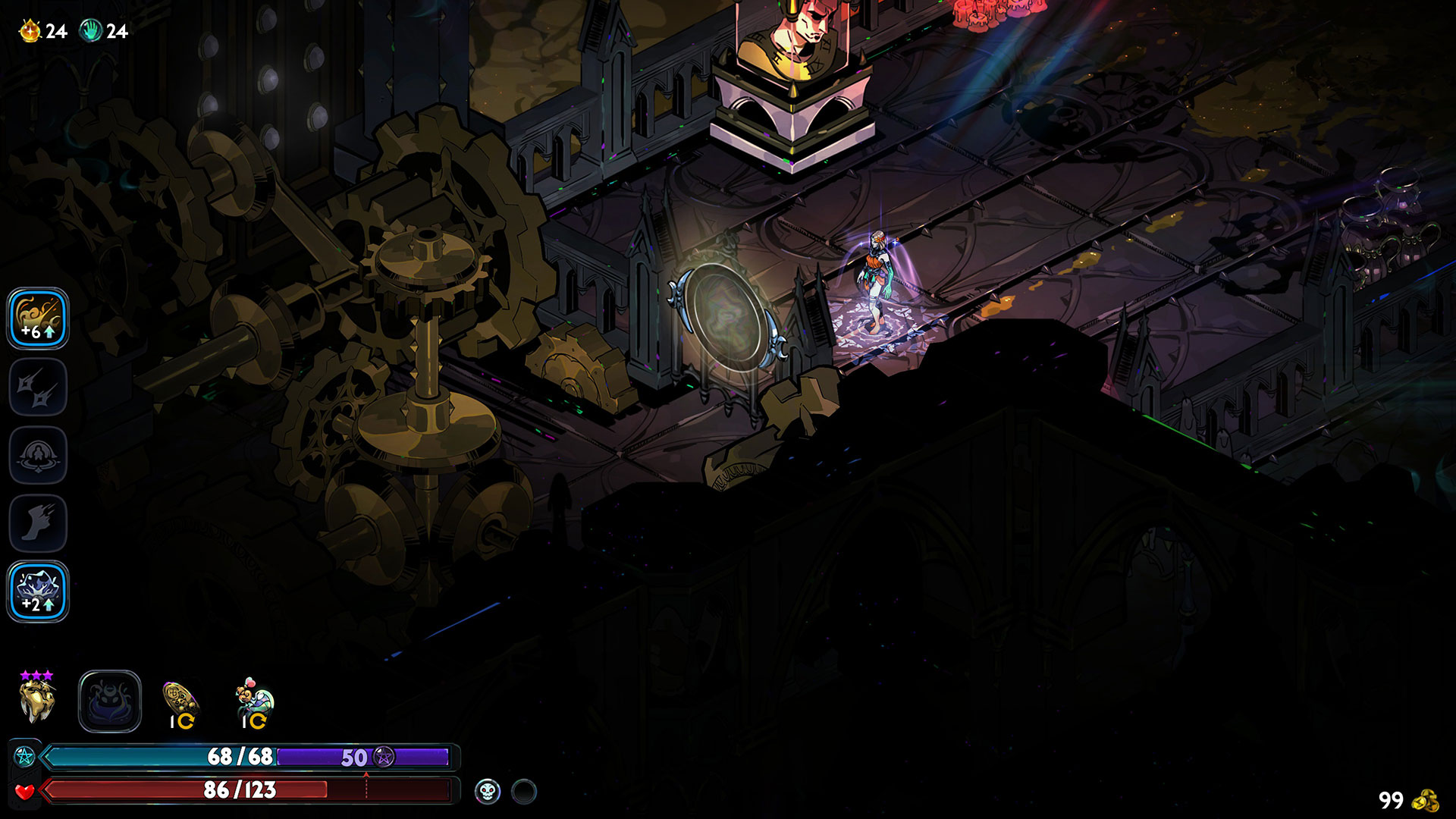Select the empty moon Hex slot

(x=110, y=701)
